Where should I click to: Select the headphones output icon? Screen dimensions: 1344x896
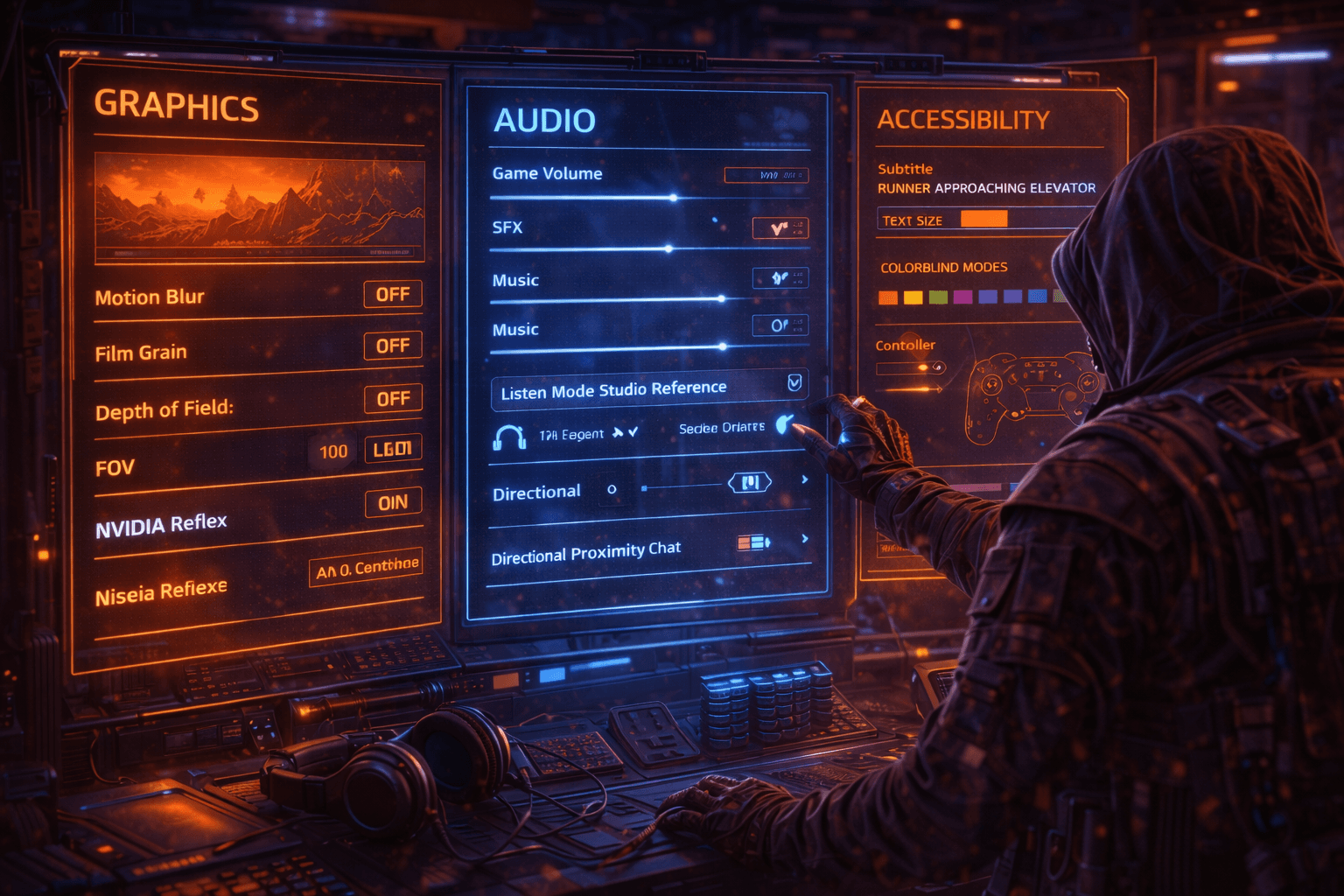coord(509,436)
